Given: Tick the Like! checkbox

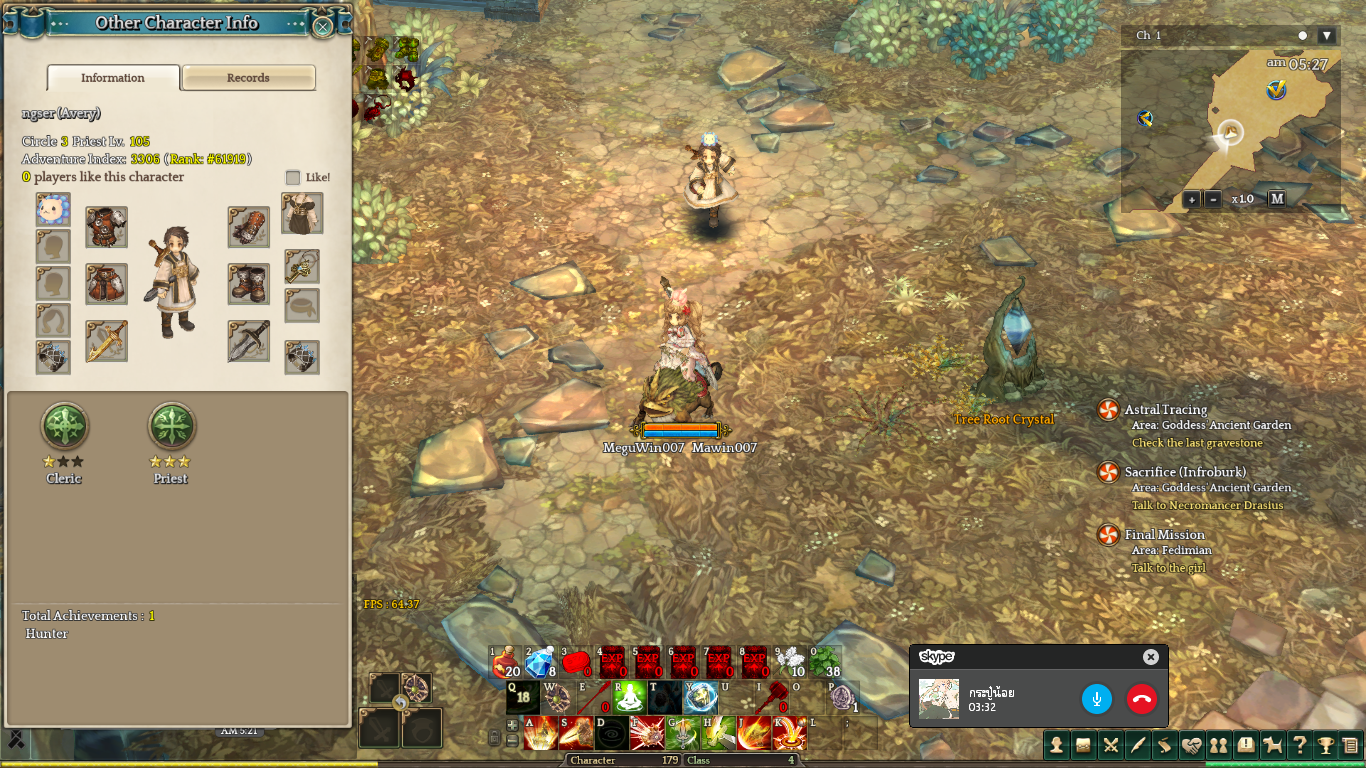Looking at the screenshot, I should (x=293, y=177).
